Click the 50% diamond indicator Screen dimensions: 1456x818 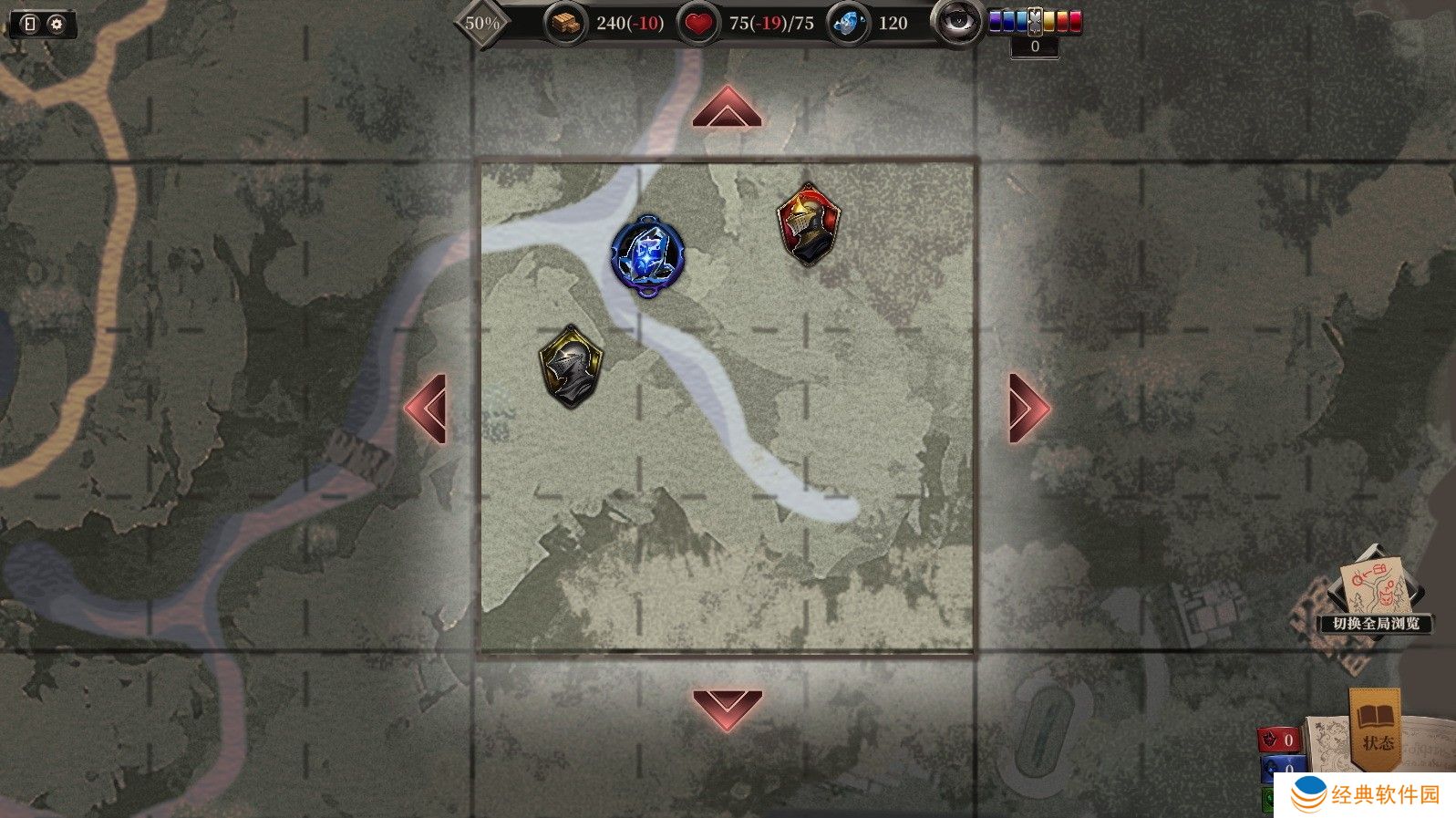482,23
